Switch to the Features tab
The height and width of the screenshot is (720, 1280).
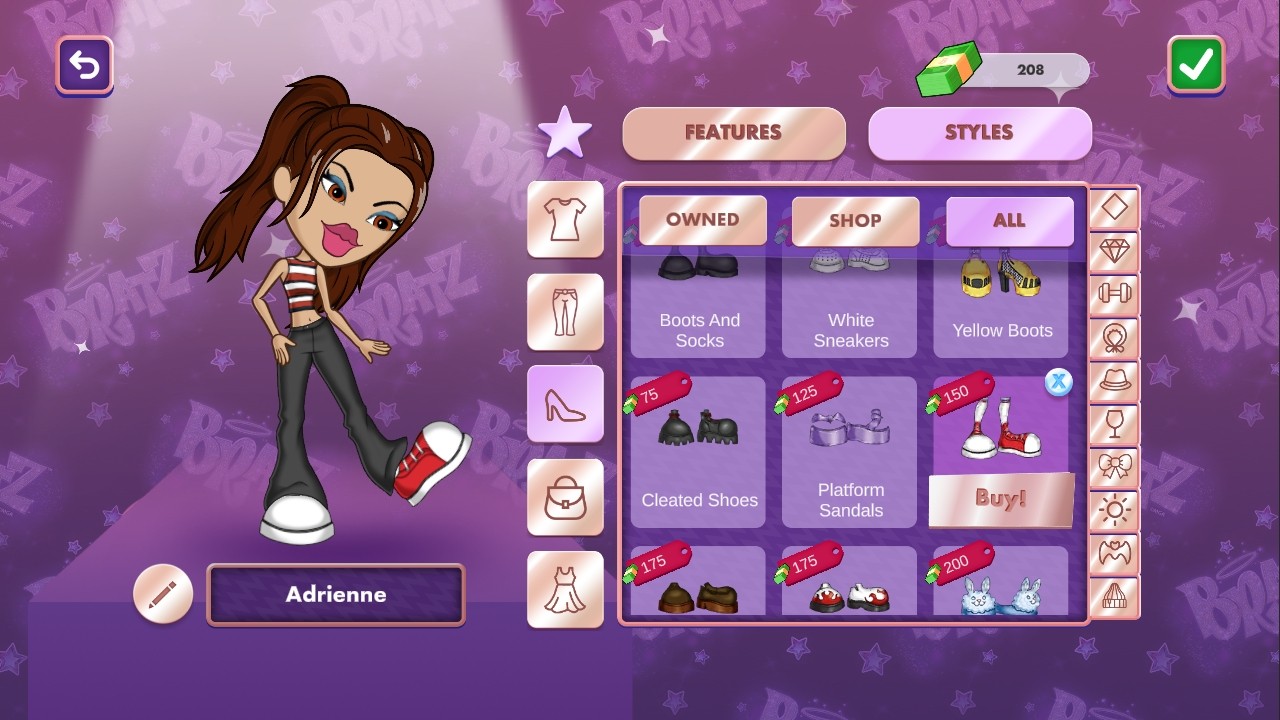click(x=733, y=132)
